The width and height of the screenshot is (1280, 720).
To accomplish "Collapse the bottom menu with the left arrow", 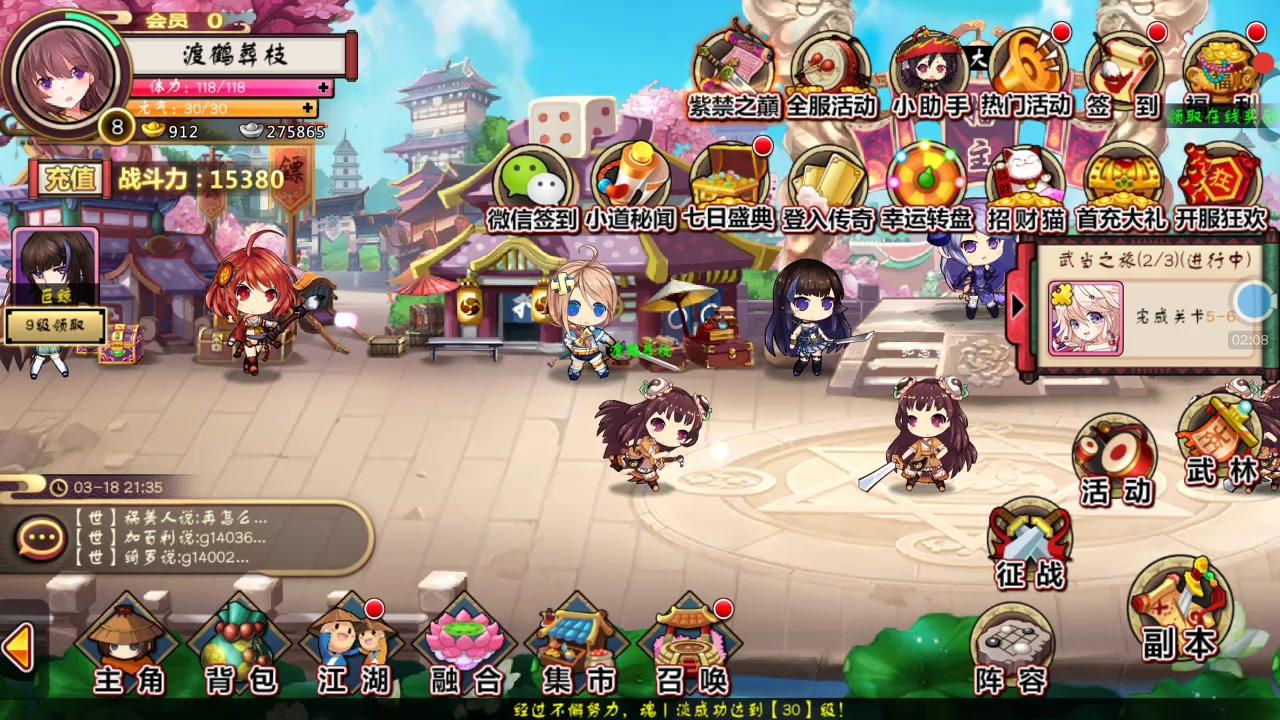I will click(18, 650).
